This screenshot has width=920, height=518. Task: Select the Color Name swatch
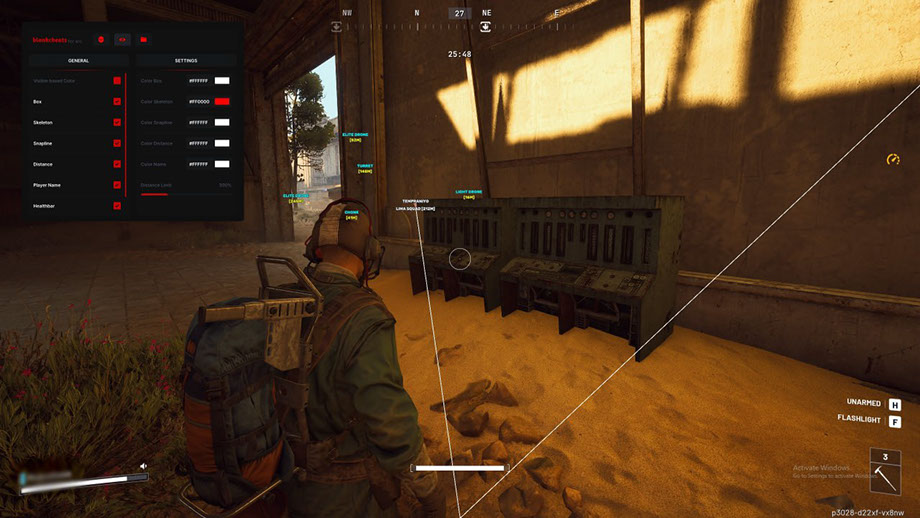coord(222,164)
